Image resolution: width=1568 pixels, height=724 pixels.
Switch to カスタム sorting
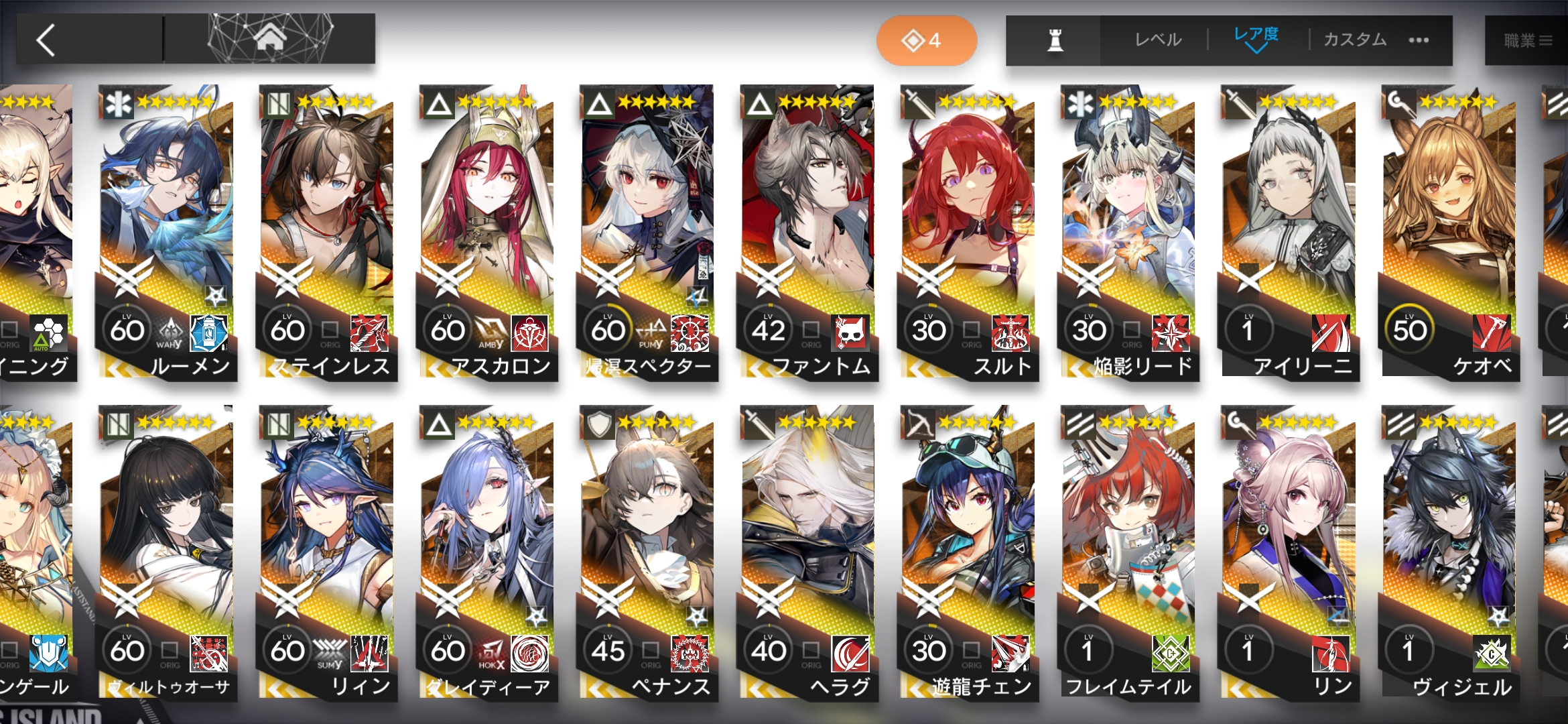click(x=1355, y=40)
